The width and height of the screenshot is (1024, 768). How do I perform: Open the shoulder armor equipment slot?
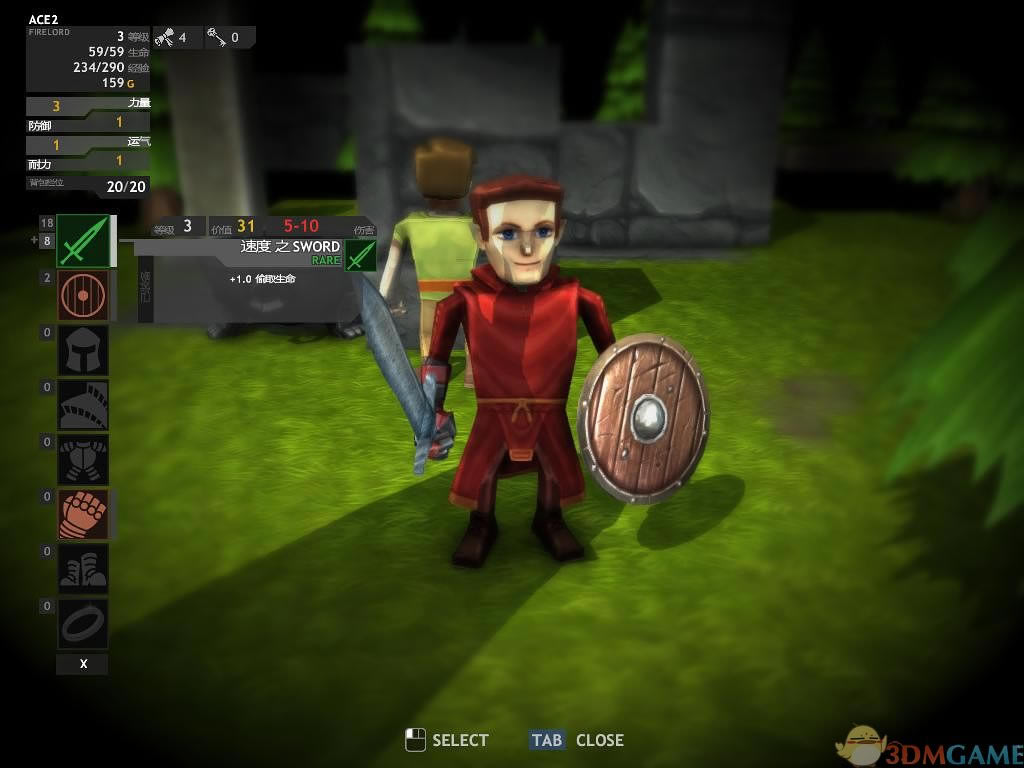(83, 405)
